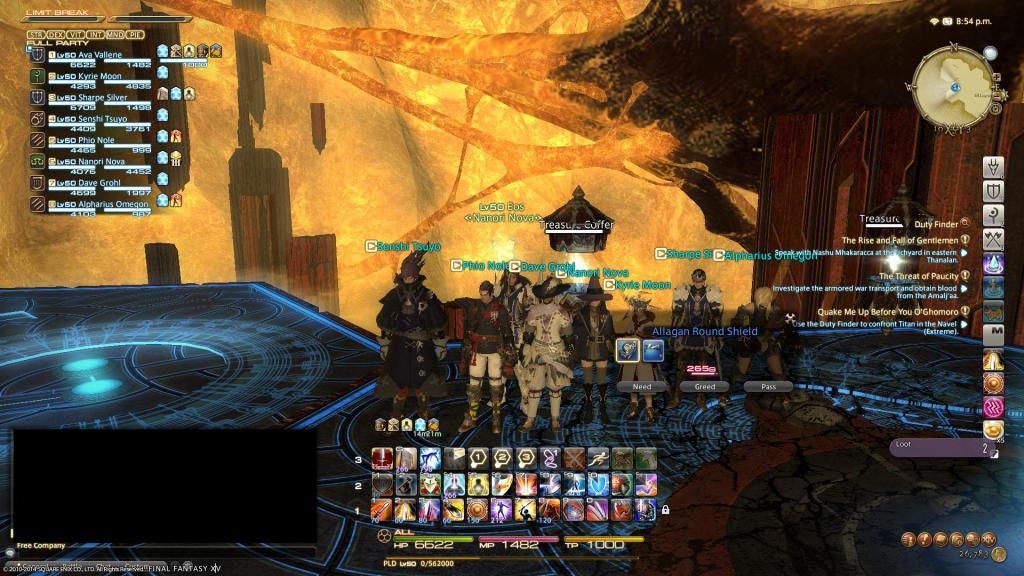This screenshot has height=576, width=1024.
Task: Activate the sprint running-figure action
Action: point(597,458)
